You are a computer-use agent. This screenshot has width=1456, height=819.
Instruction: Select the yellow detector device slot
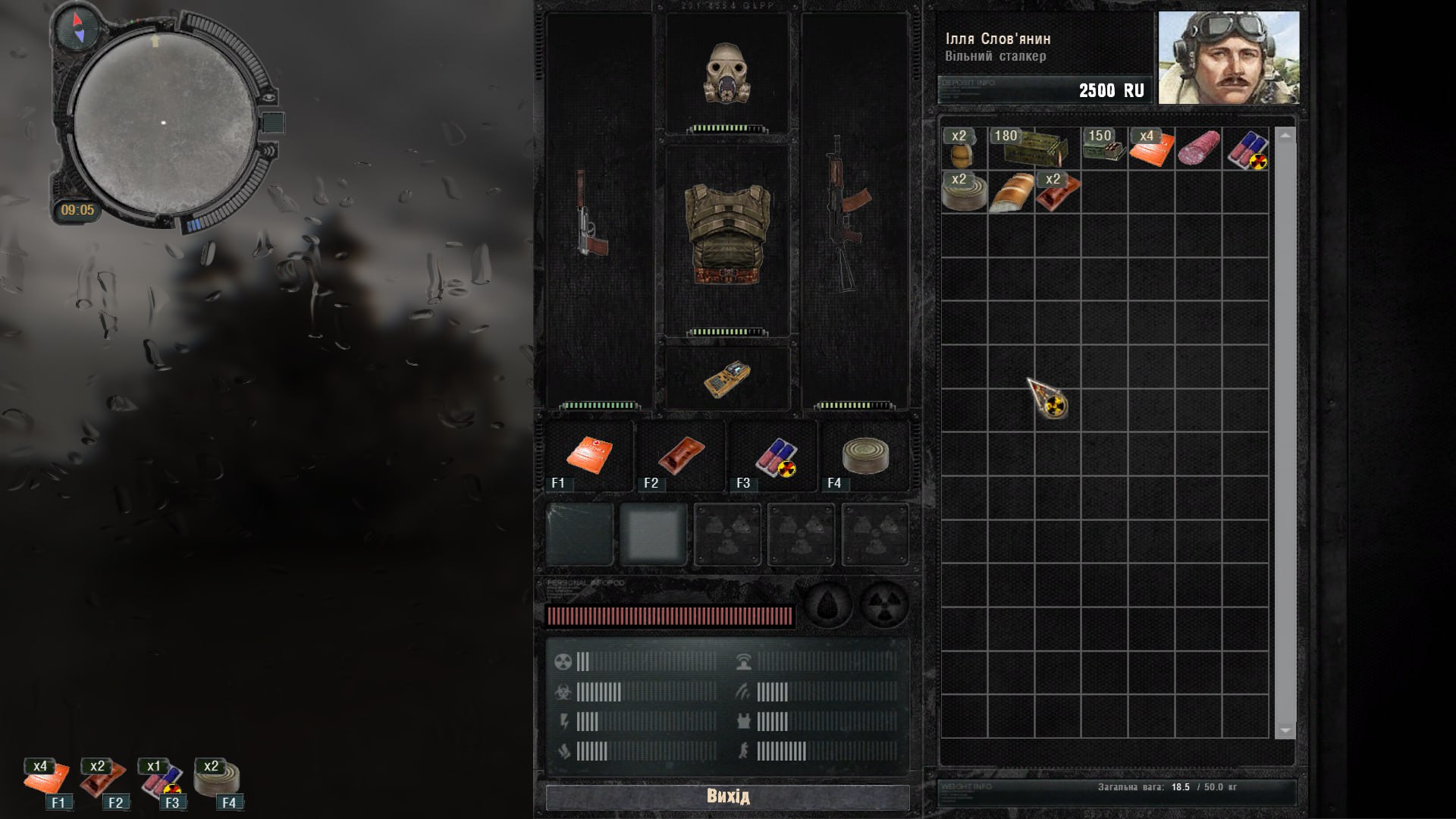pos(726,378)
